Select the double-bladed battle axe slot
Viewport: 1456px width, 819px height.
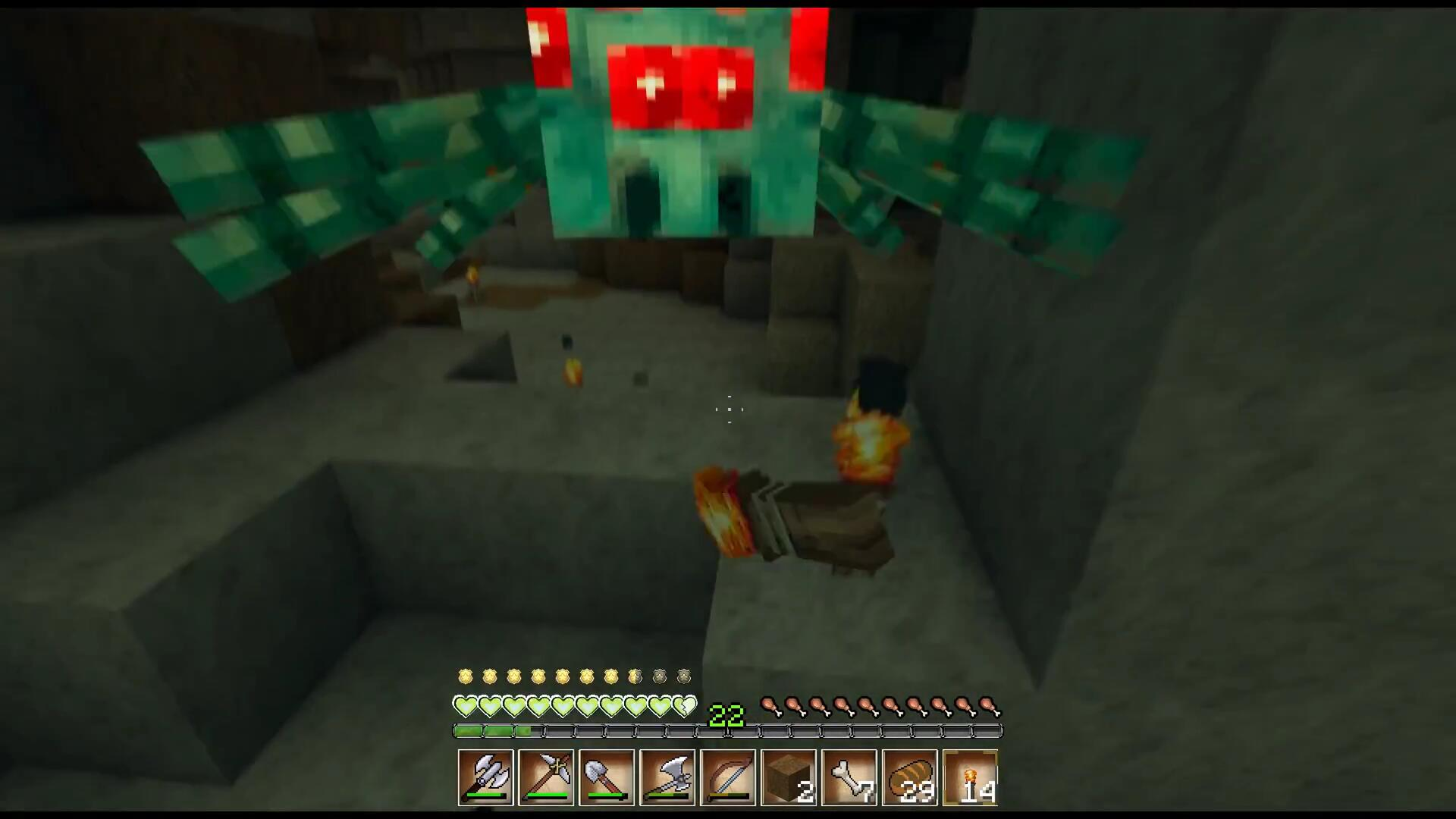point(485,777)
